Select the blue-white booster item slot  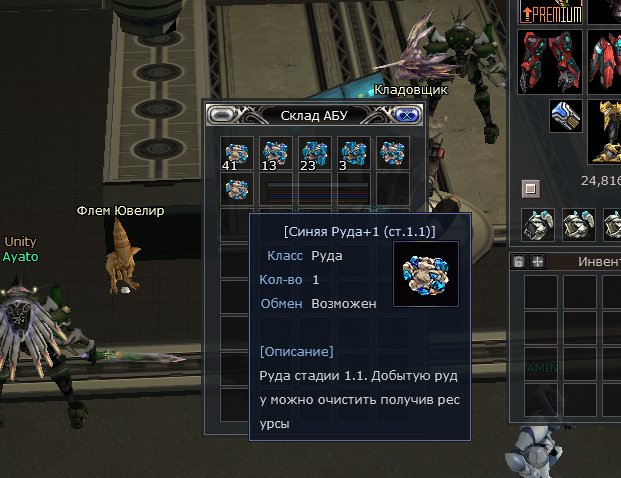point(565,115)
